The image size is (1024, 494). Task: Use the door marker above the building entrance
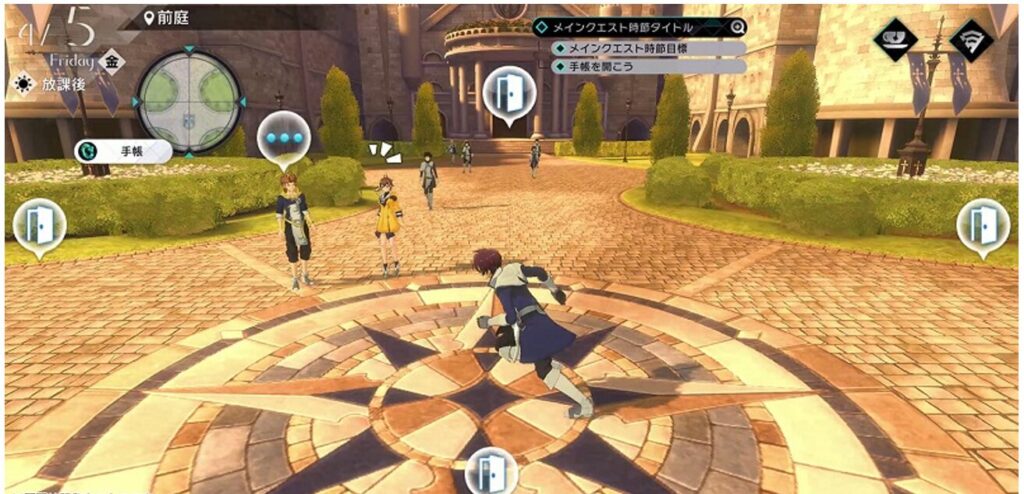coord(509,92)
